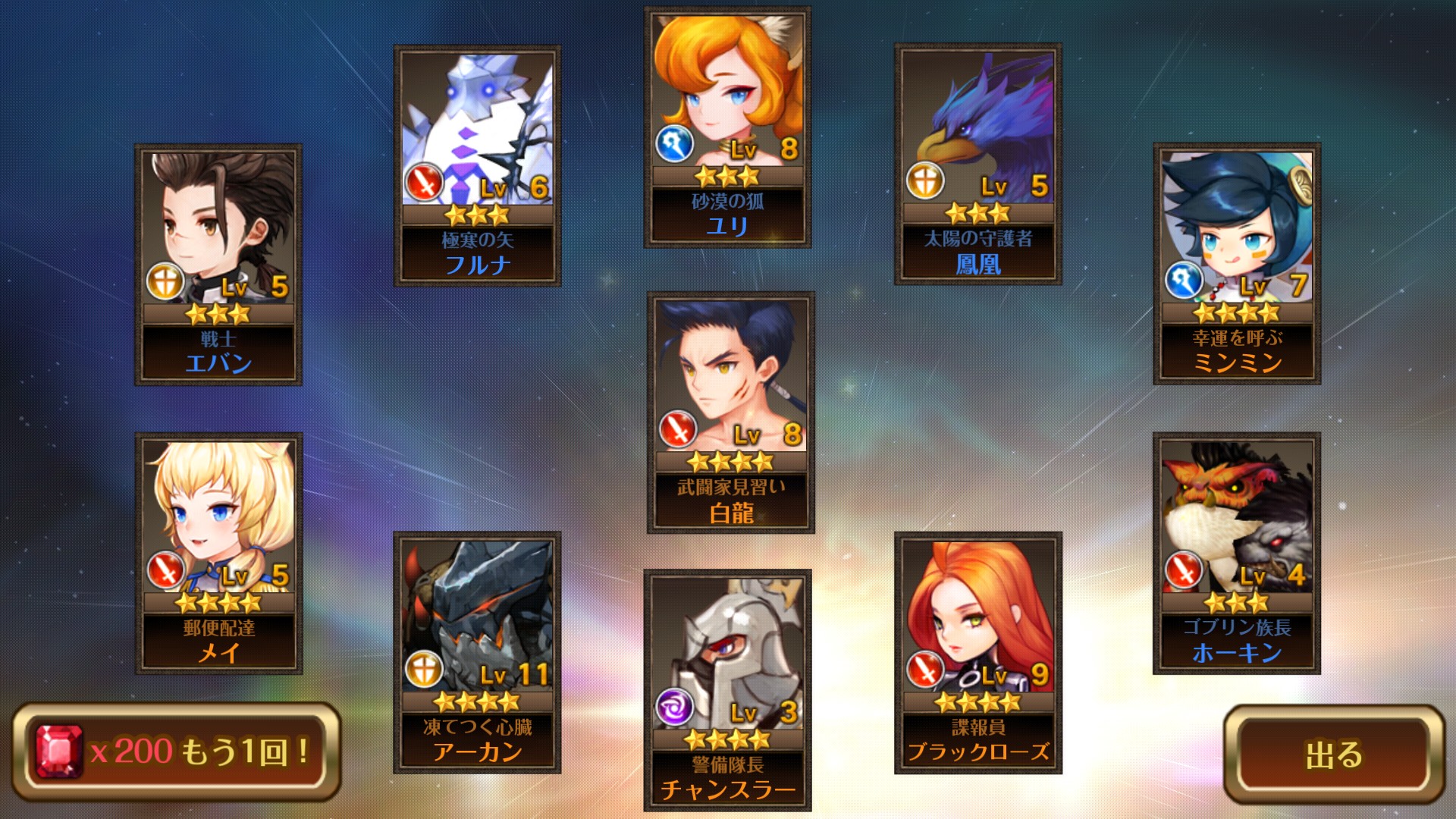Choose the ホーキン goblin chief card

pyautogui.click(x=1237, y=554)
